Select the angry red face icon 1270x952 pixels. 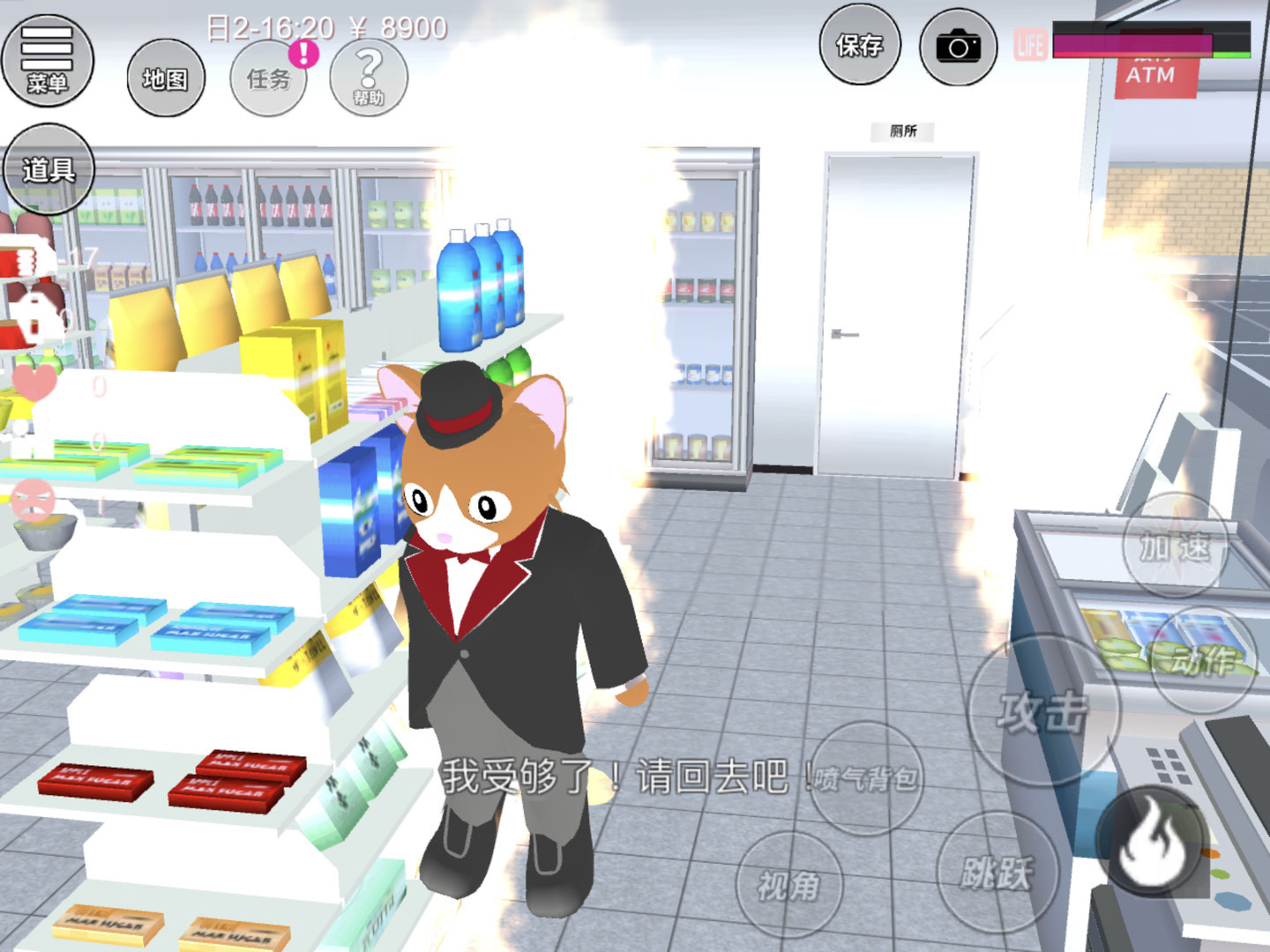click(34, 500)
